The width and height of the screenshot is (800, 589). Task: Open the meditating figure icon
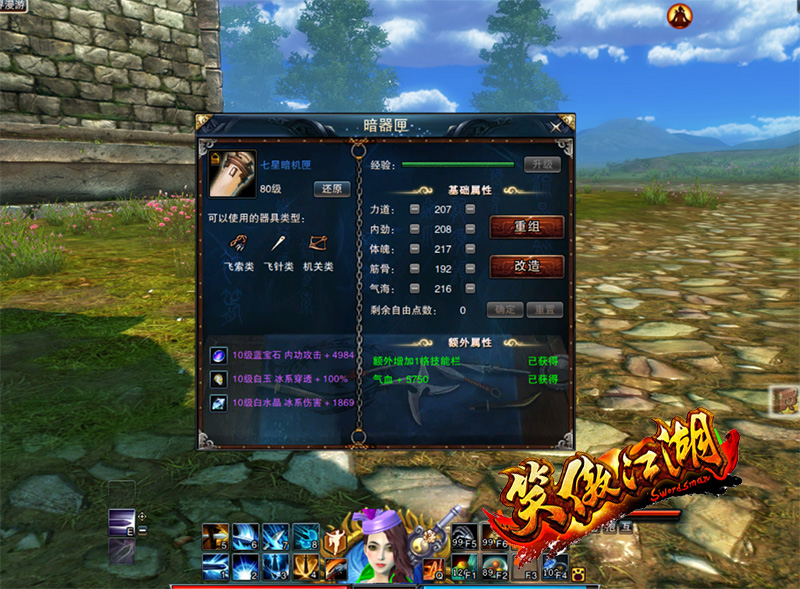tap(680, 15)
